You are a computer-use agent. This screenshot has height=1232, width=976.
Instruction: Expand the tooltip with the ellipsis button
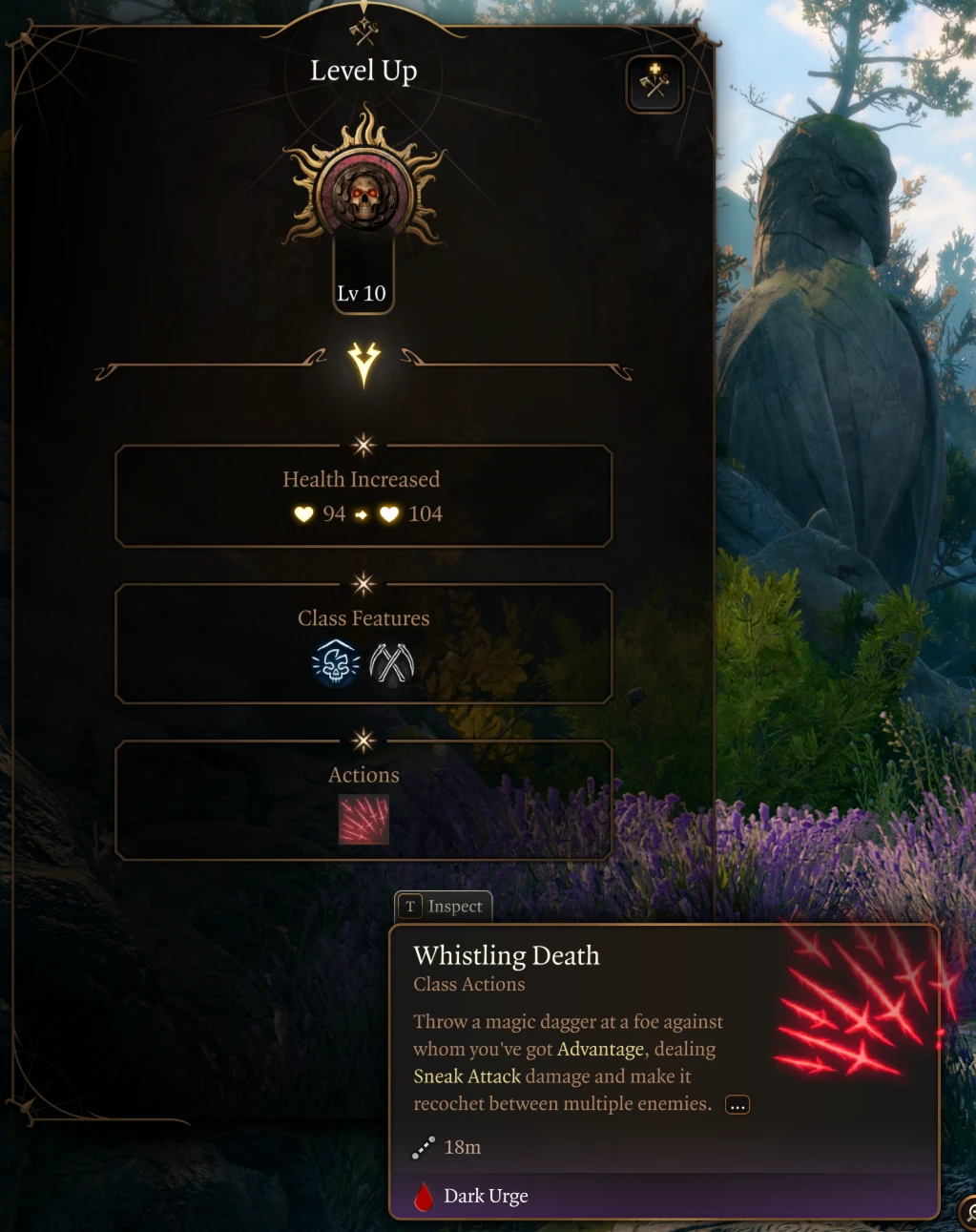pos(737,1105)
